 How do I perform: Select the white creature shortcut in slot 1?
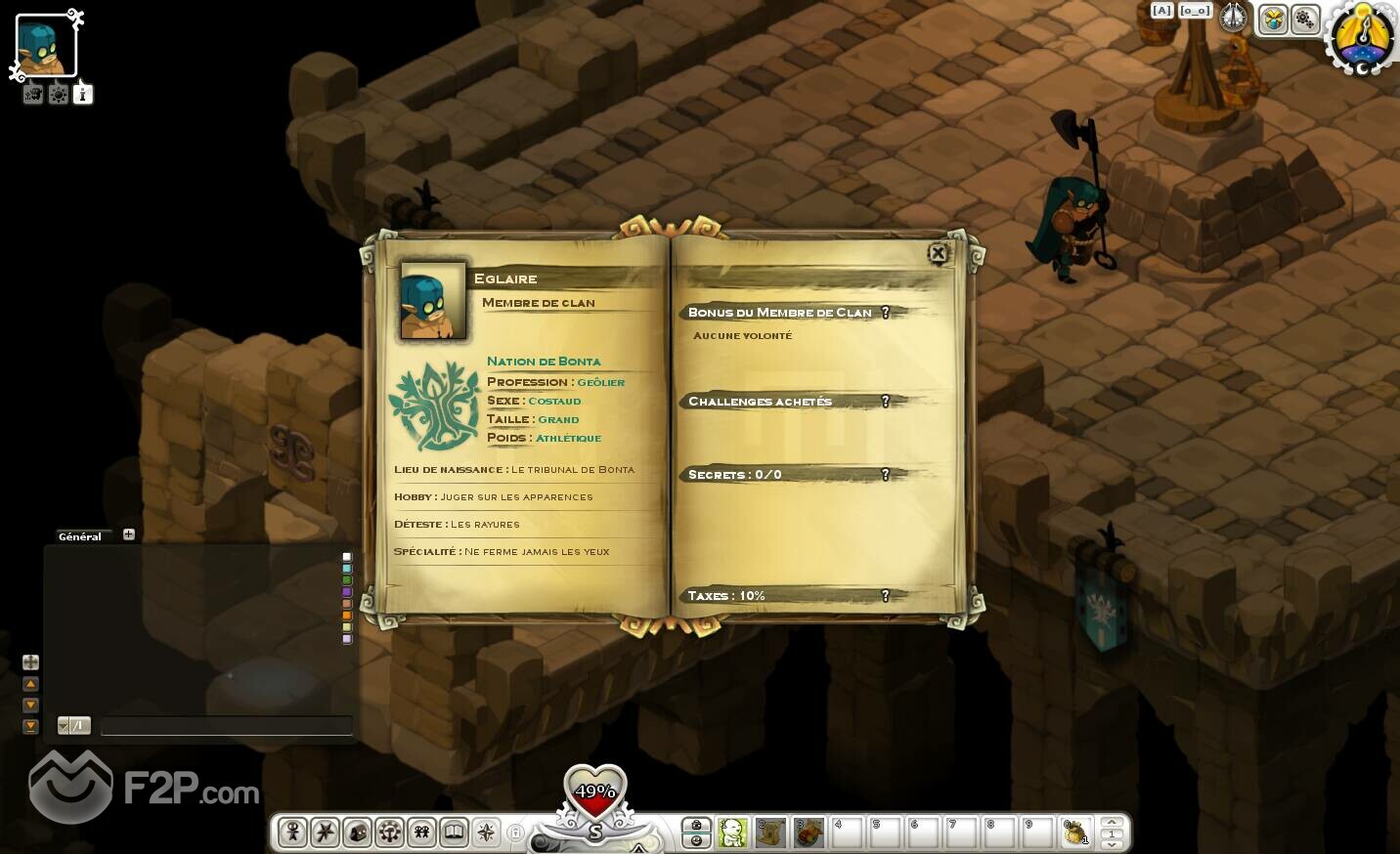(732, 833)
